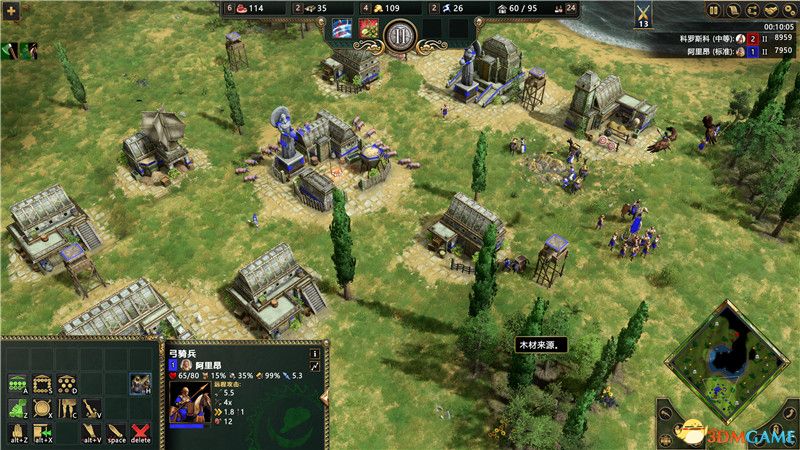Viewport: 800px width, 450px height.
Task: Click the space-key sword command button
Action: click(x=116, y=432)
